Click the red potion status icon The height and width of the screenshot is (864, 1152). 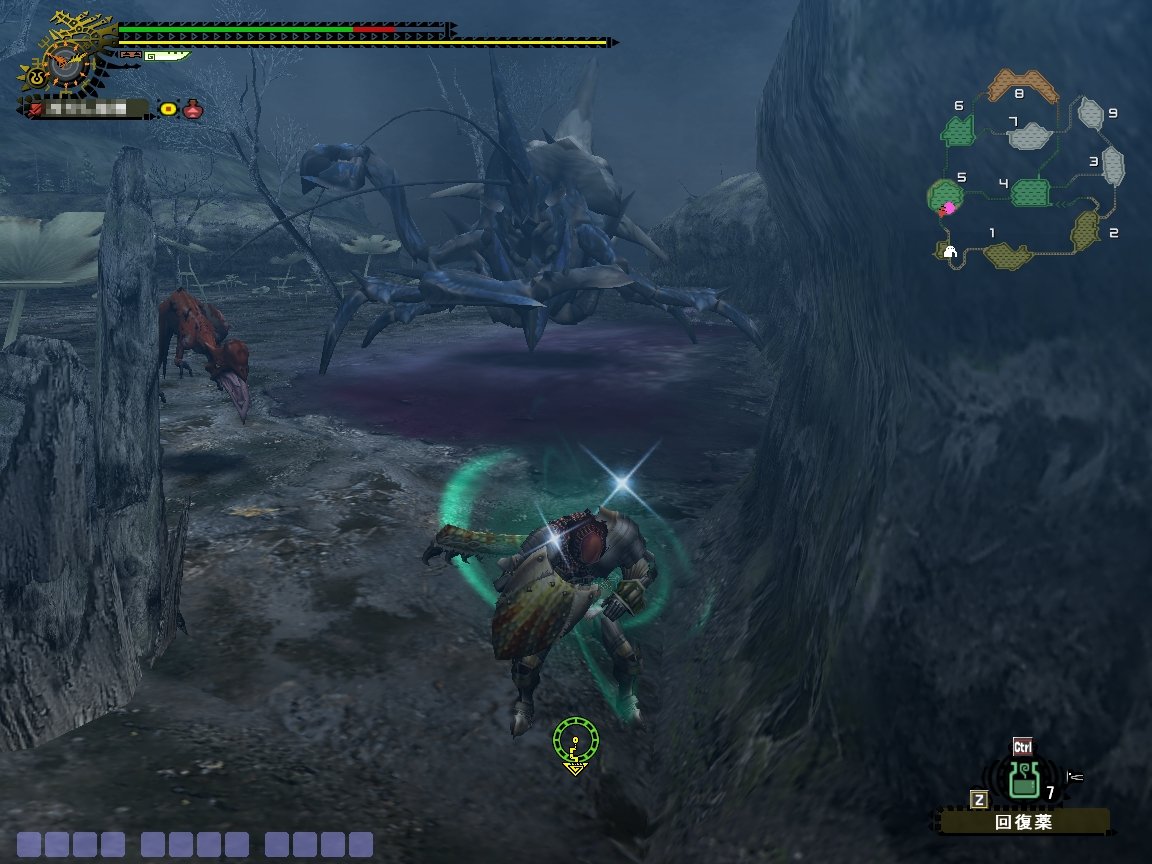[x=193, y=108]
